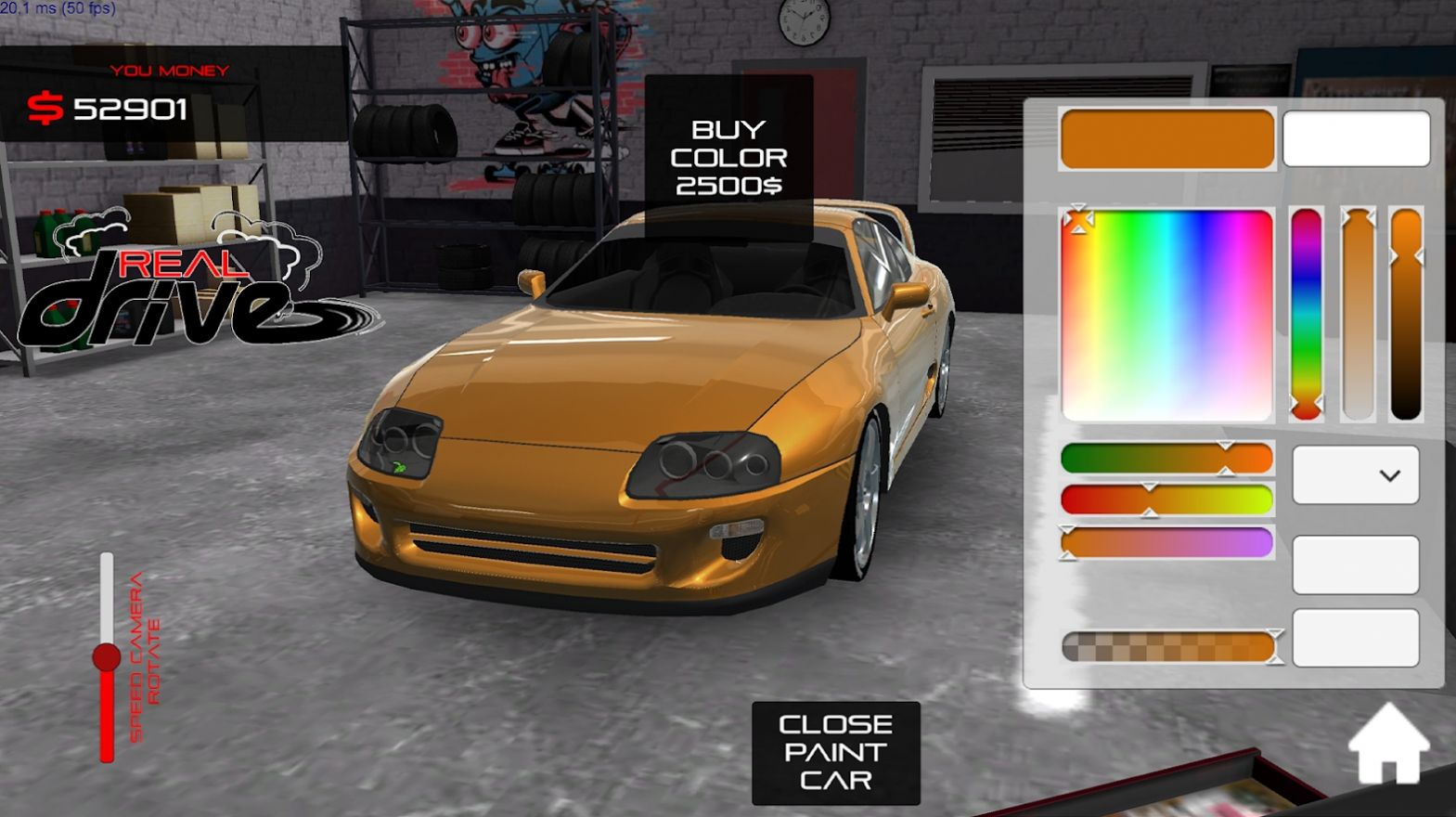Click the green-to-orange channel slider

(x=1167, y=459)
